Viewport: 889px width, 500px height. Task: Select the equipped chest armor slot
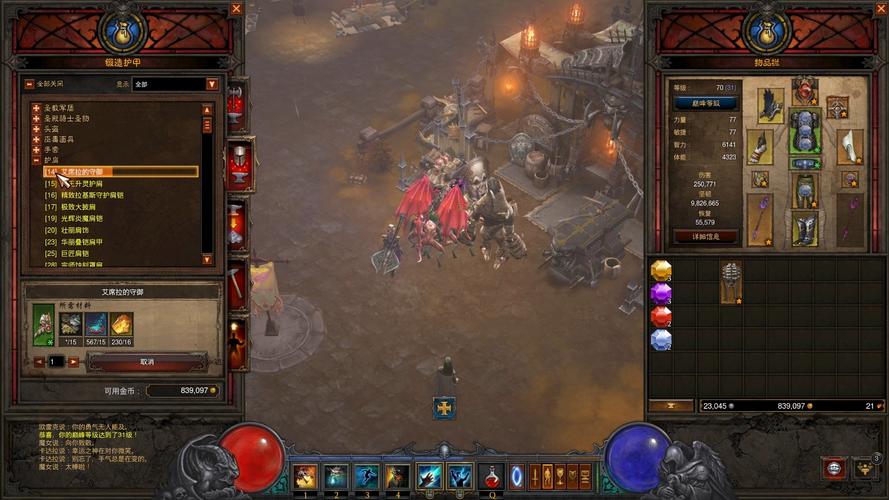tap(805, 131)
